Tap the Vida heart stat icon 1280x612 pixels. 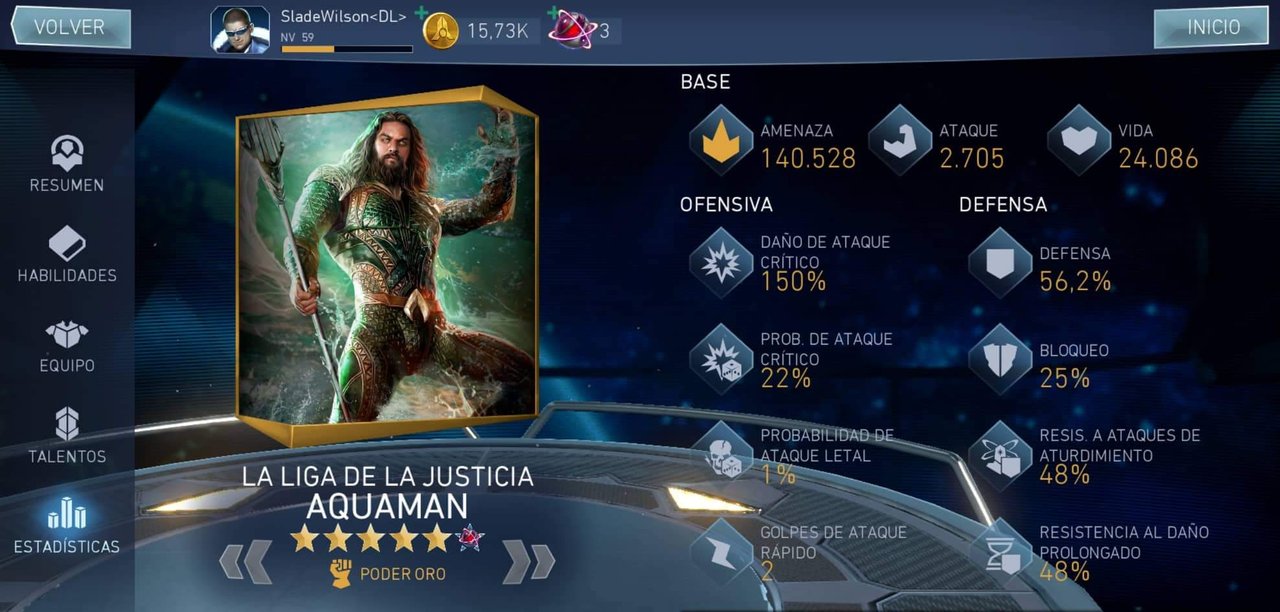(x=1079, y=140)
